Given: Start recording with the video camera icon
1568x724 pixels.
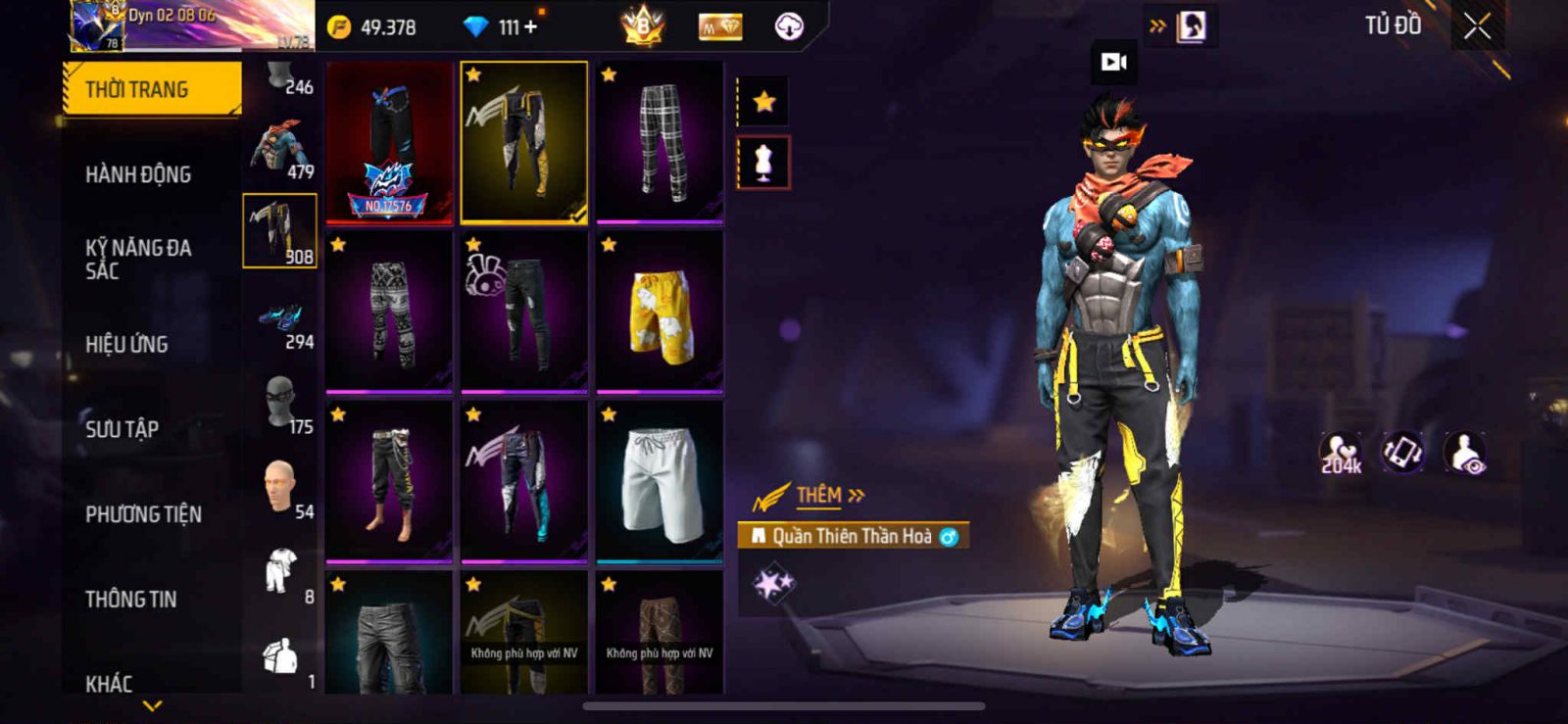Looking at the screenshot, I should (x=1114, y=63).
